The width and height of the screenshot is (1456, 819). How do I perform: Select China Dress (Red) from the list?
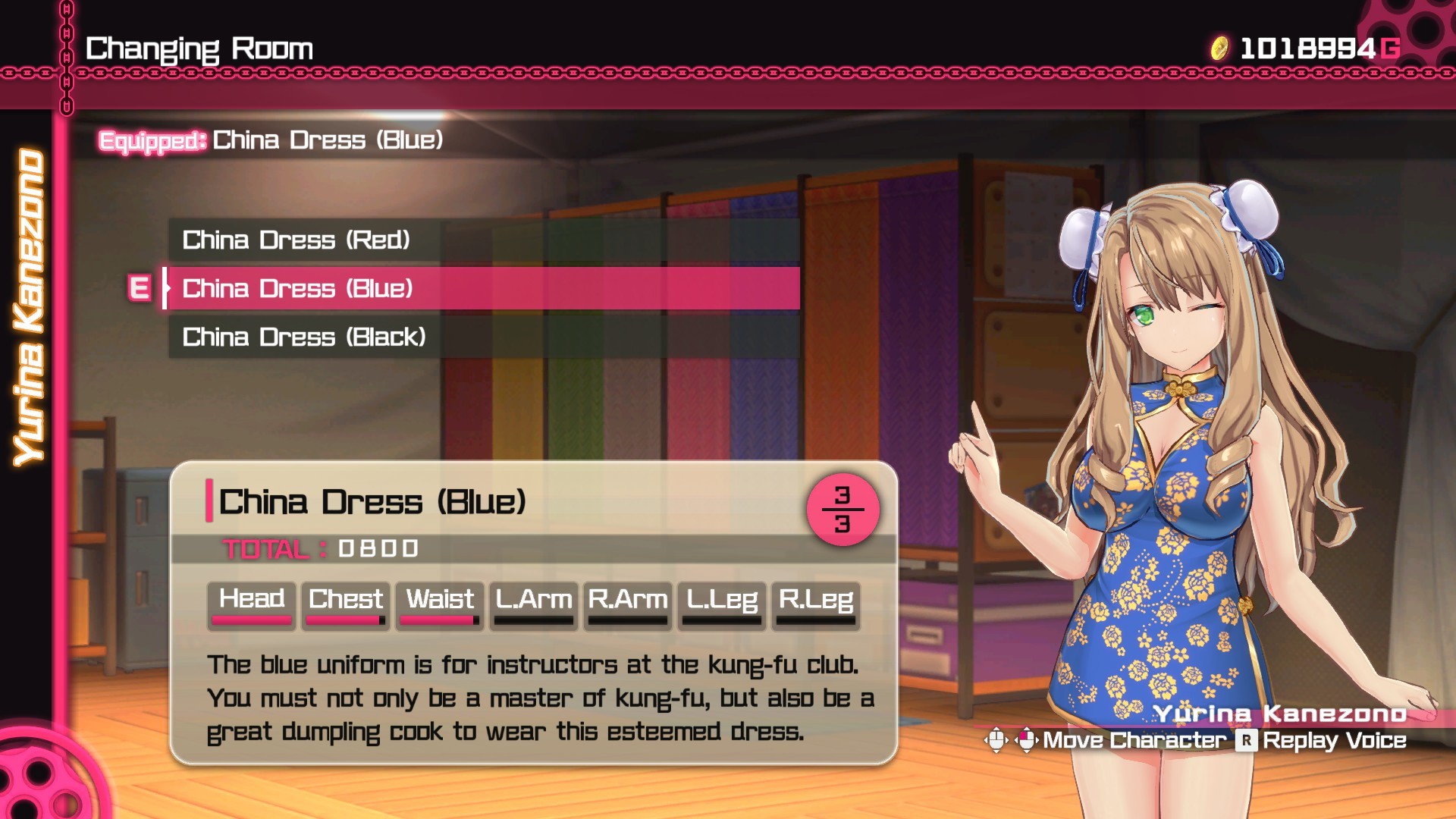297,240
